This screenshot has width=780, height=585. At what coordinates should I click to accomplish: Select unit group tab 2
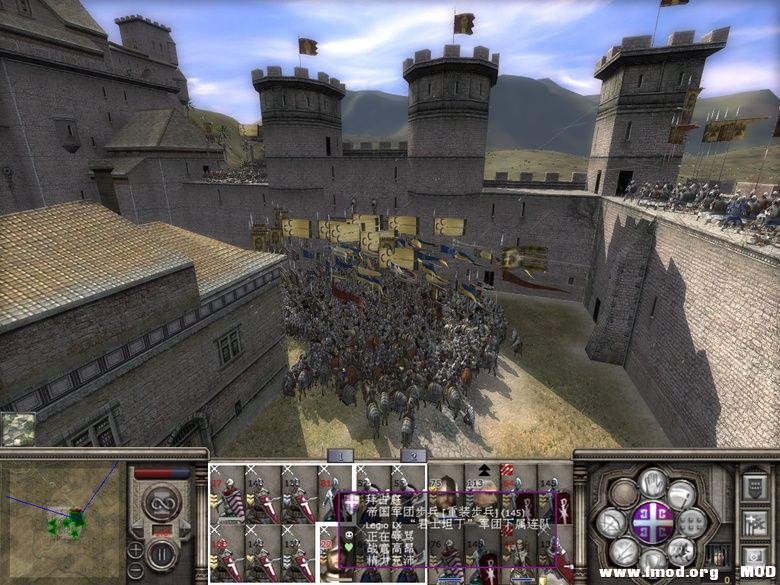coord(412,456)
